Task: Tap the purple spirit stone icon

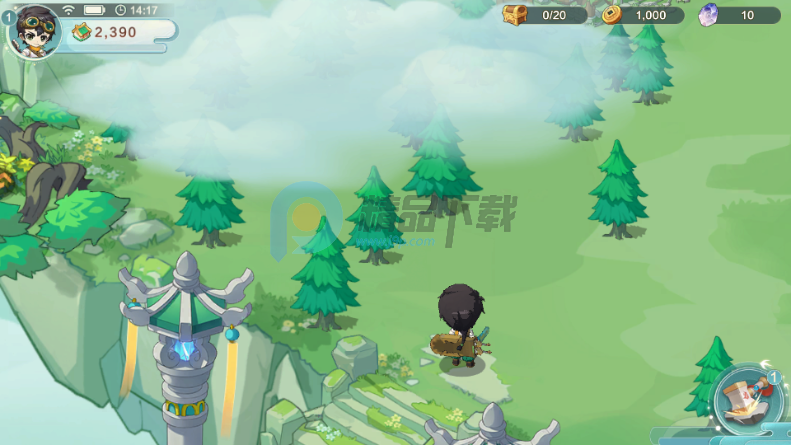Action: click(708, 15)
